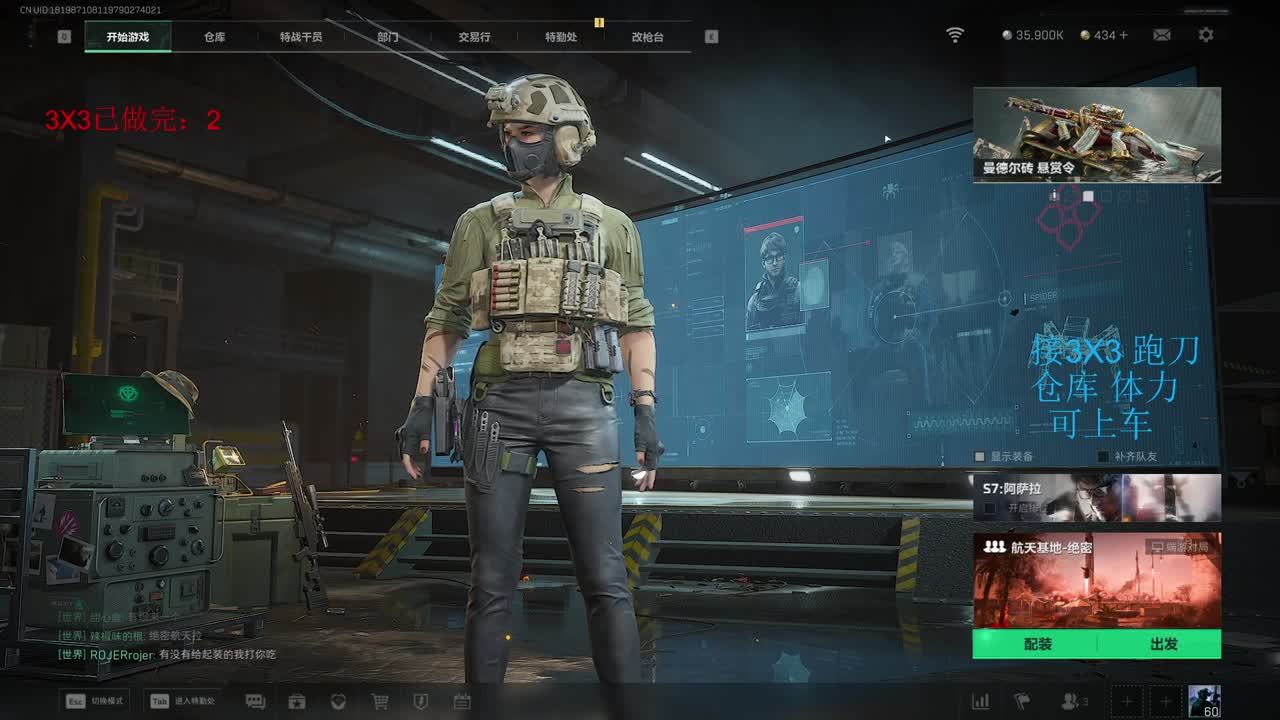Open the 部门 department tab
1280x720 pixels.
coord(388,37)
